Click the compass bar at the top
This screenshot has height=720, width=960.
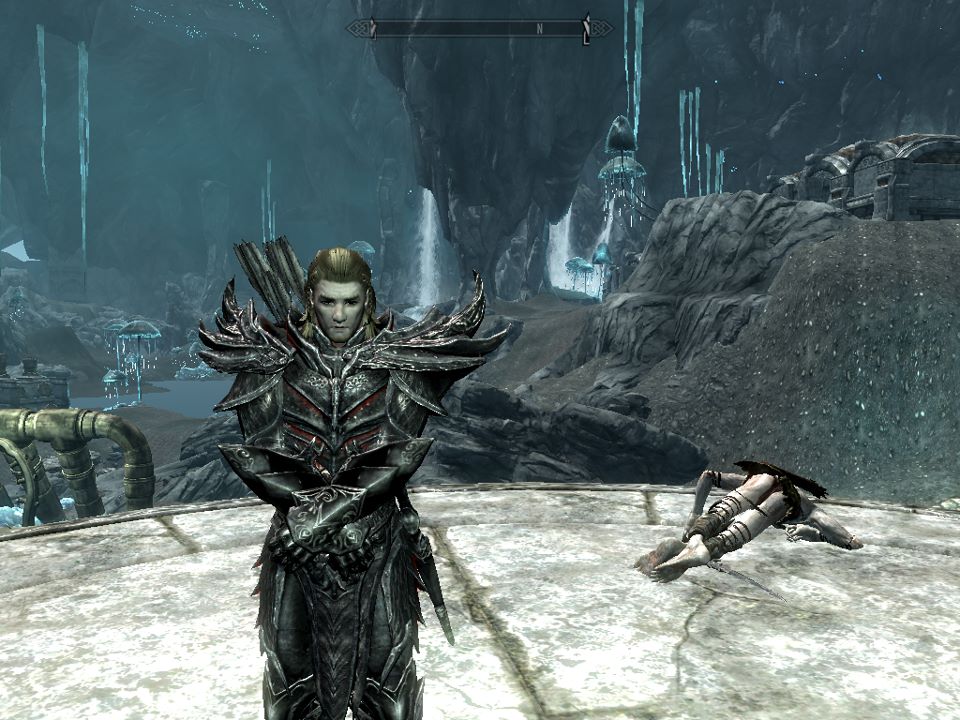[x=479, y=28]
